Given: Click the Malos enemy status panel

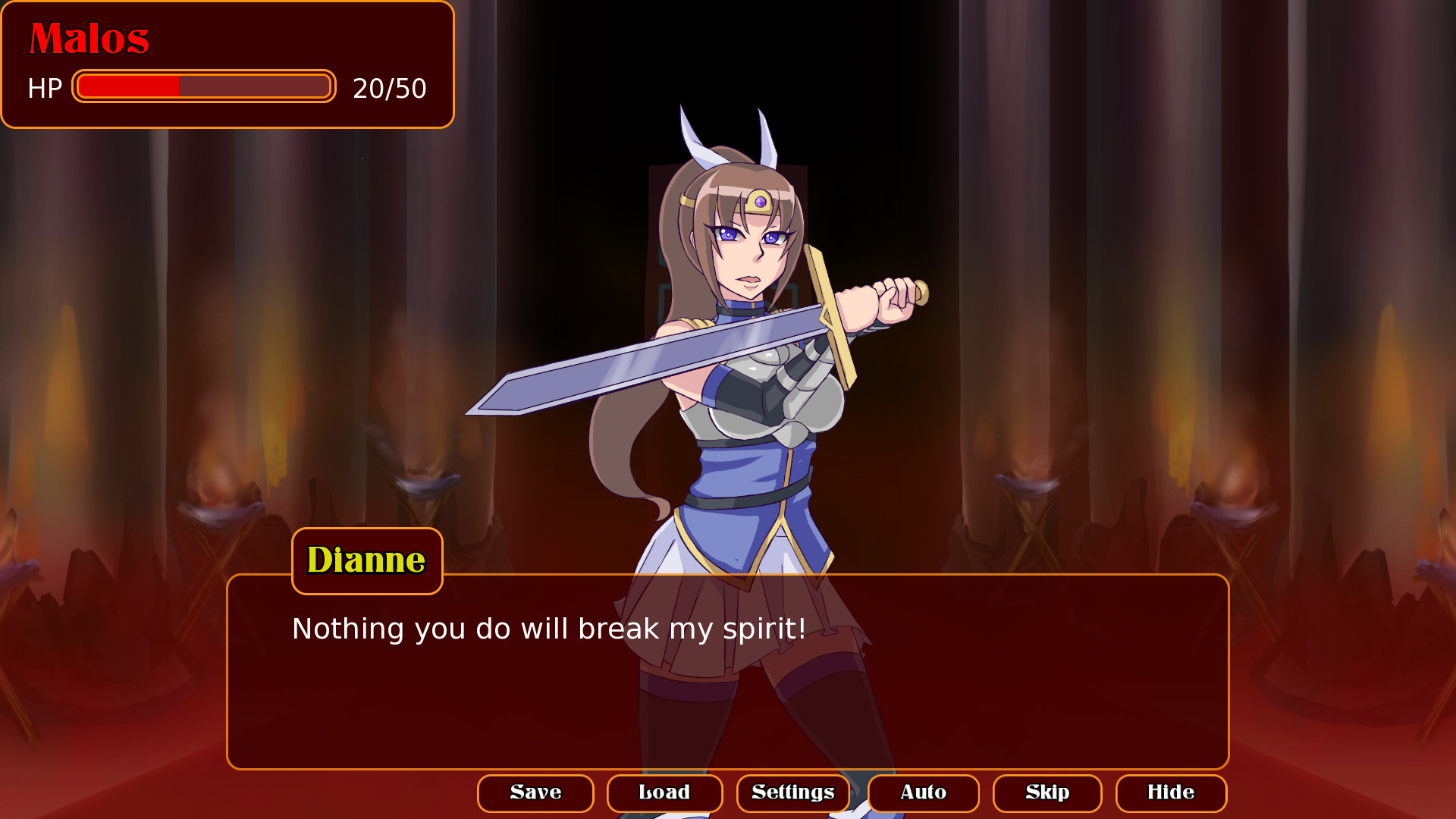Looking at the screenshot, I should click(x=226, y=64).
